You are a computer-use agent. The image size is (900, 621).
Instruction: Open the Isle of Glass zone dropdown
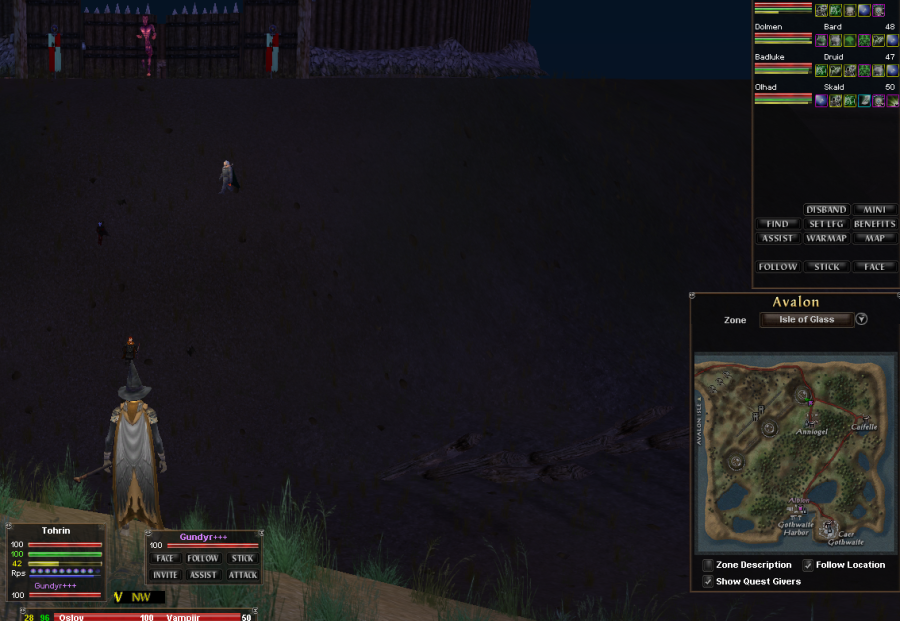(861, 320)
